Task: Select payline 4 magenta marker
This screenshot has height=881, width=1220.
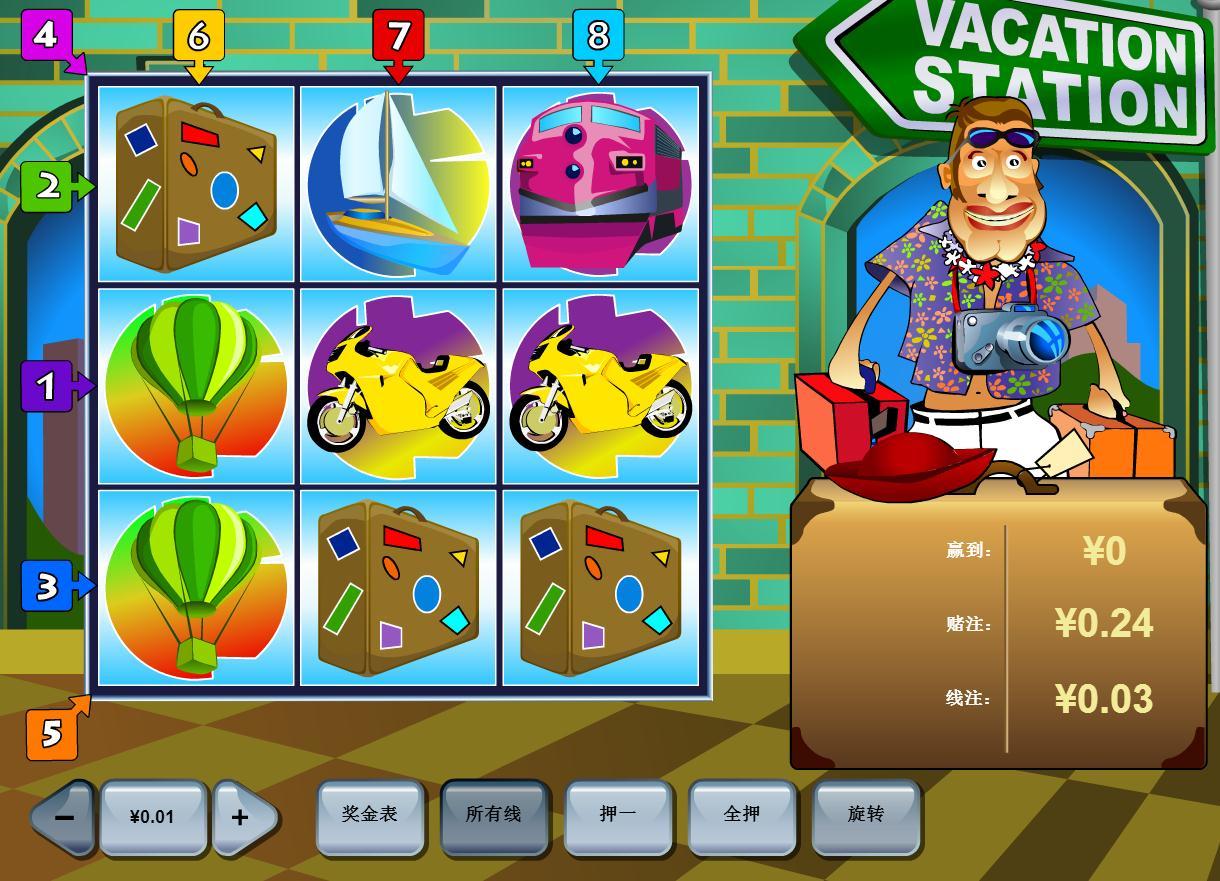Action: (46, 36)
